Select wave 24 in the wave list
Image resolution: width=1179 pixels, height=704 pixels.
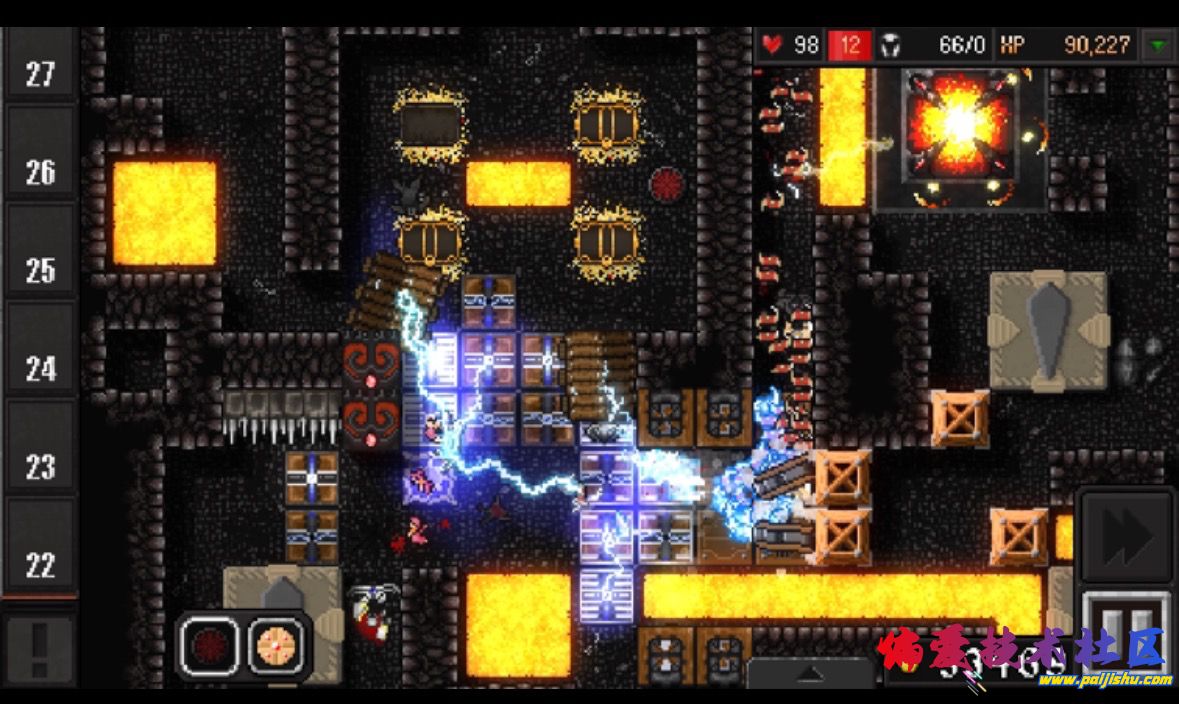pyautogui.click(x=40, y=368)
